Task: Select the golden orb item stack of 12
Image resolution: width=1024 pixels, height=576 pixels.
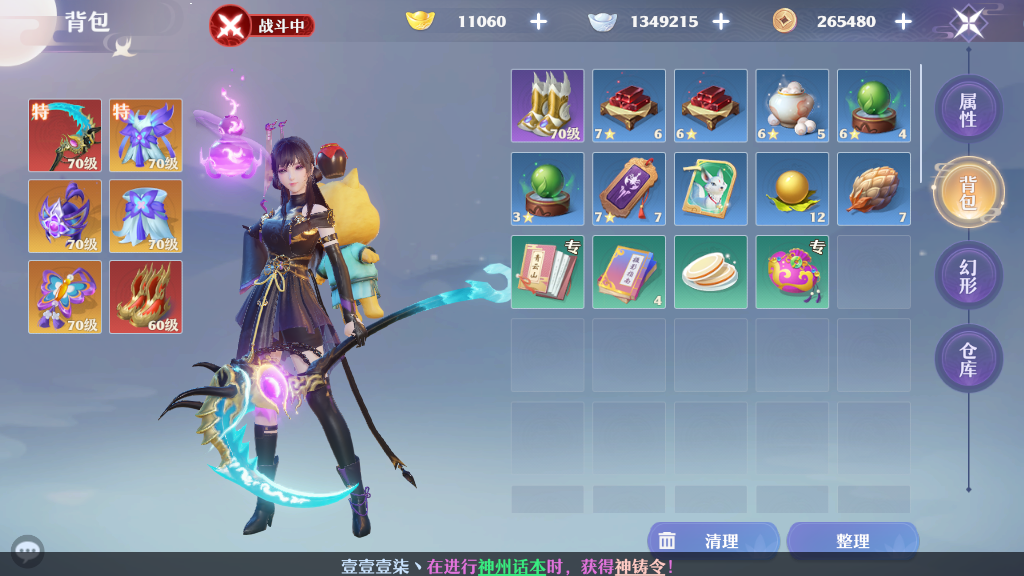Action: pos(792,188)
